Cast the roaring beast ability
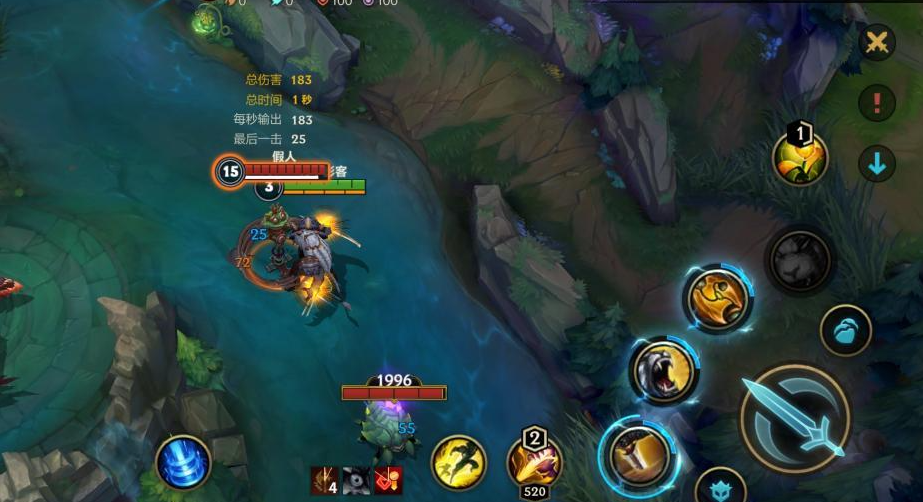923x502 pixels. coord(663,371)
